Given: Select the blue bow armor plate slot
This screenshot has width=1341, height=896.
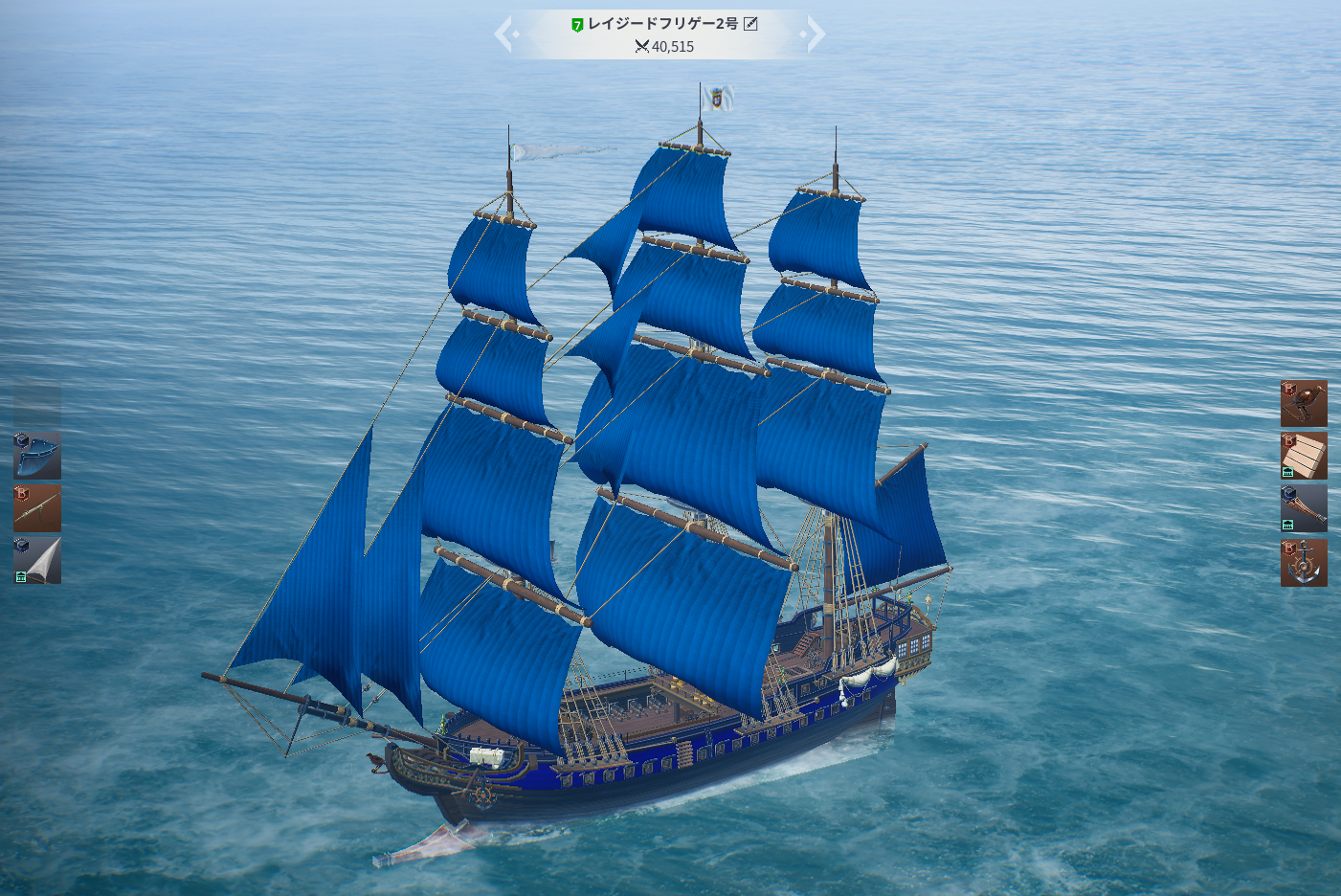Looking at the screenshot, I should pyautogui.click(x=37, y=456).
